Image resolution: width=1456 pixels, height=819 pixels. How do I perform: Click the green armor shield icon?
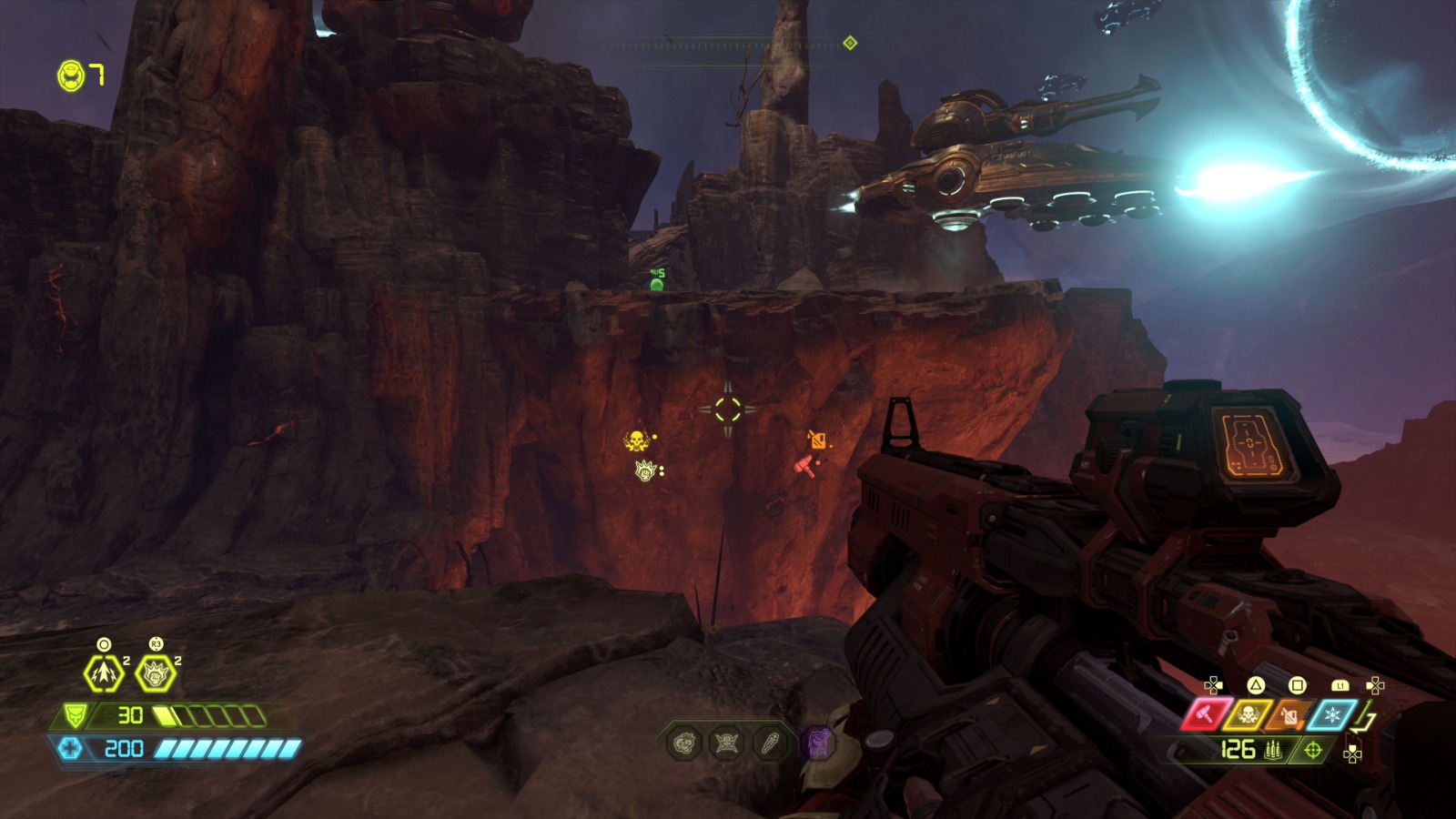[x=74, y=715]
